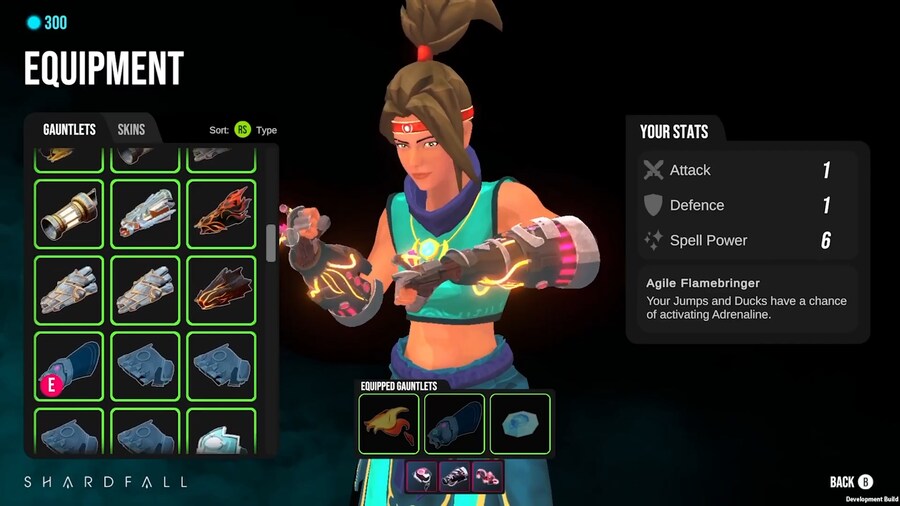Select the striped gauntlet small slot
This screenshot has height=506, width=900.
tap(454, 476)
